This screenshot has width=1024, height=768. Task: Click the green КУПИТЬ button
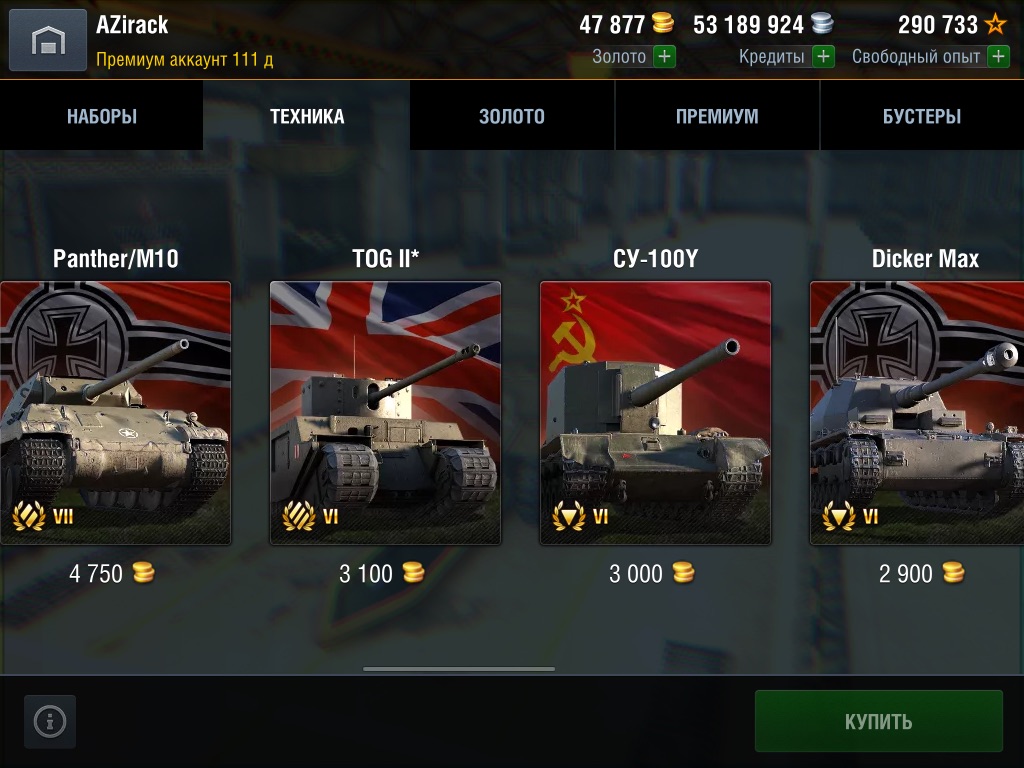click(x=878, y=721)
